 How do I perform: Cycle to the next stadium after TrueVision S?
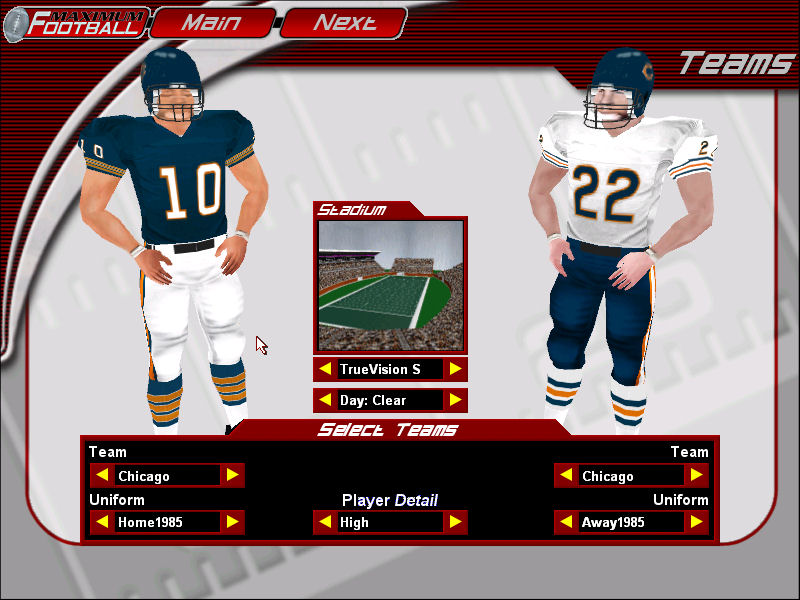[455, 369]
